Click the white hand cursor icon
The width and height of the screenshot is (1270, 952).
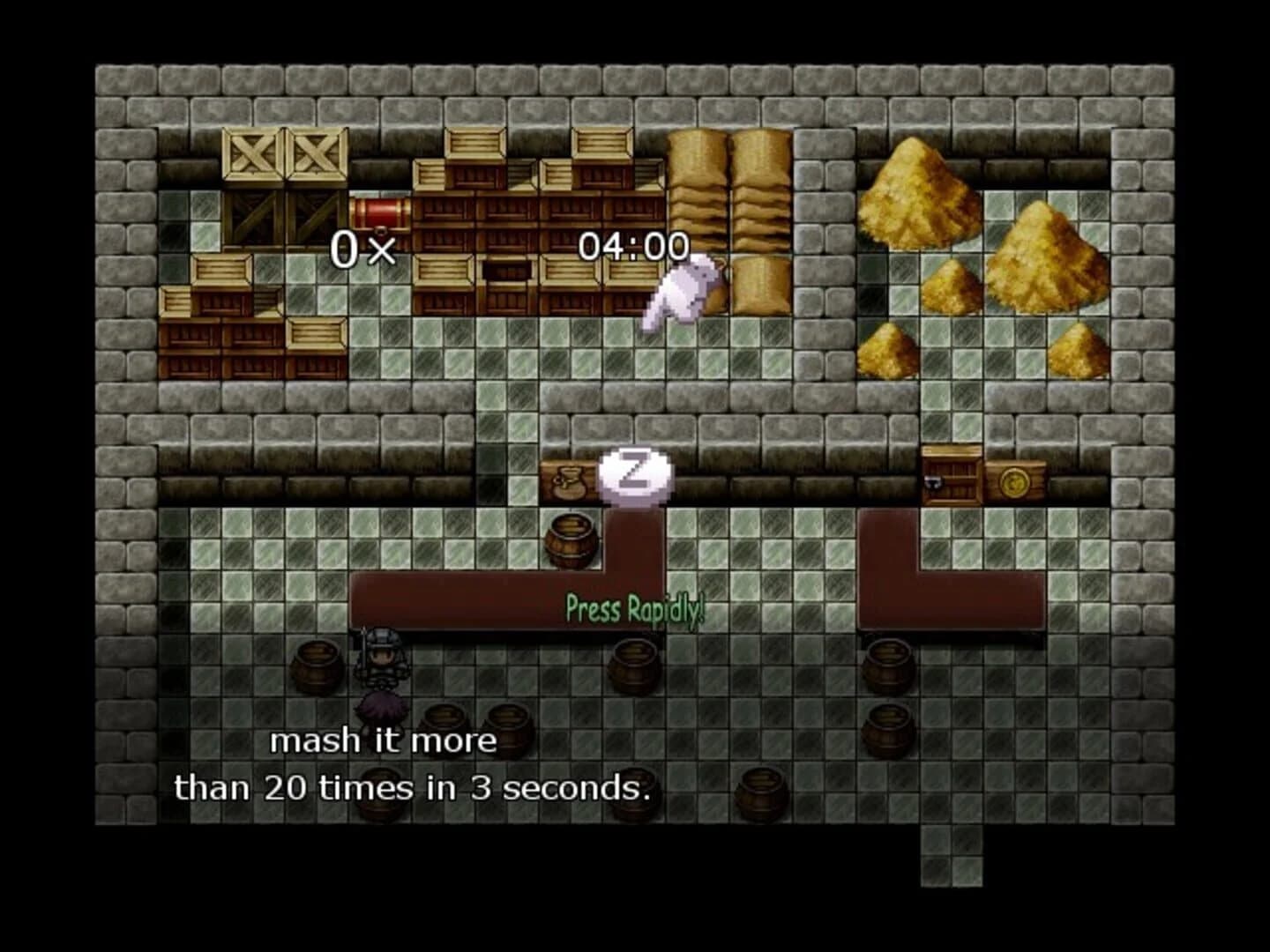click(681, 291)
